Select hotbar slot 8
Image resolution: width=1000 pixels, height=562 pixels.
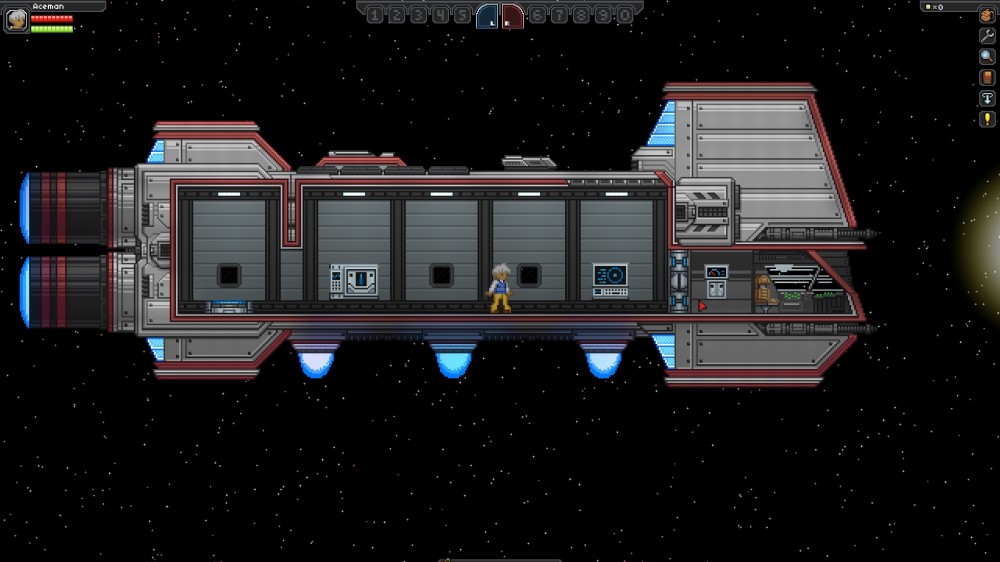[581, 15]
